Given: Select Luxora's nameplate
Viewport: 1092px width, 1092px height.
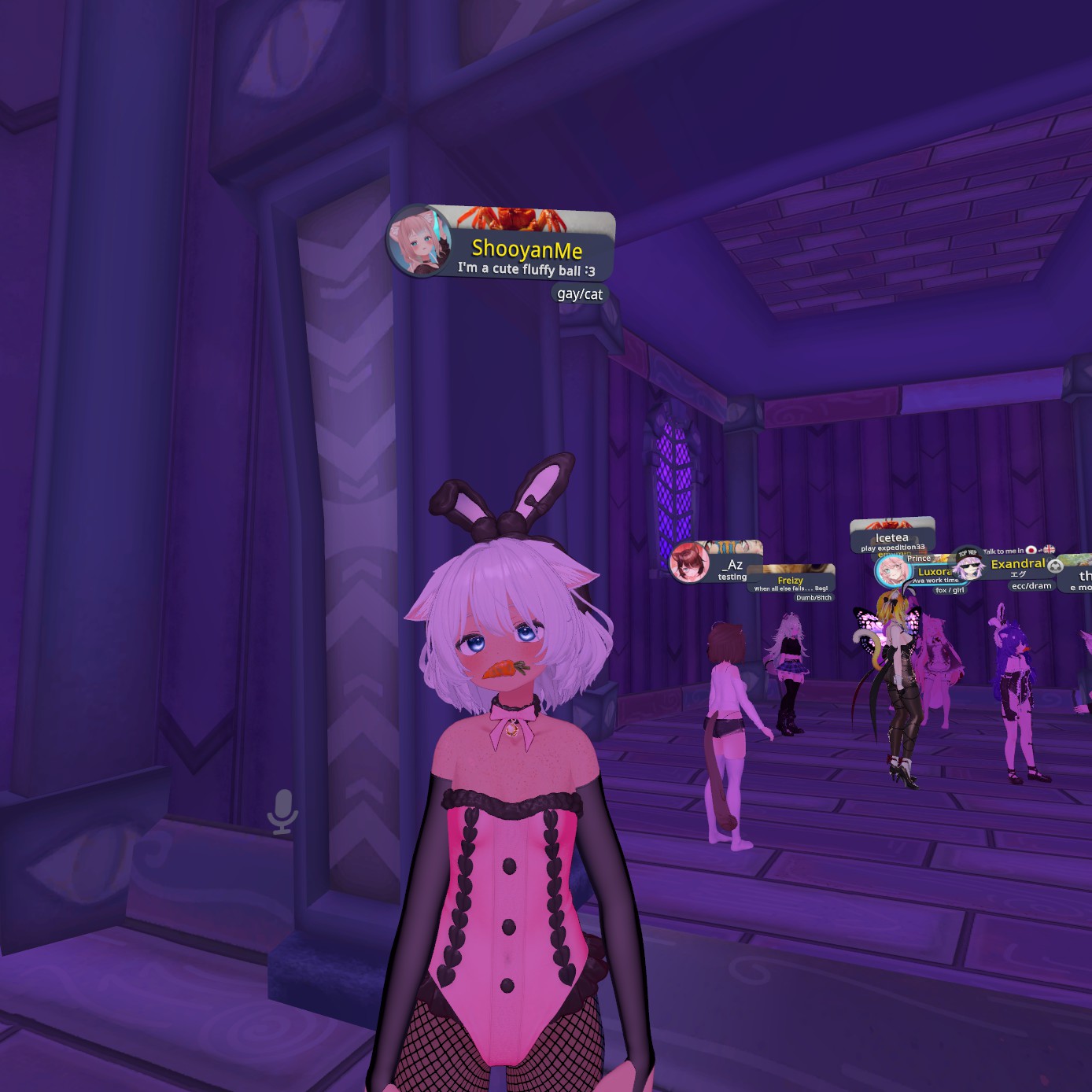Looking at the screenshot, I should 934,572.
